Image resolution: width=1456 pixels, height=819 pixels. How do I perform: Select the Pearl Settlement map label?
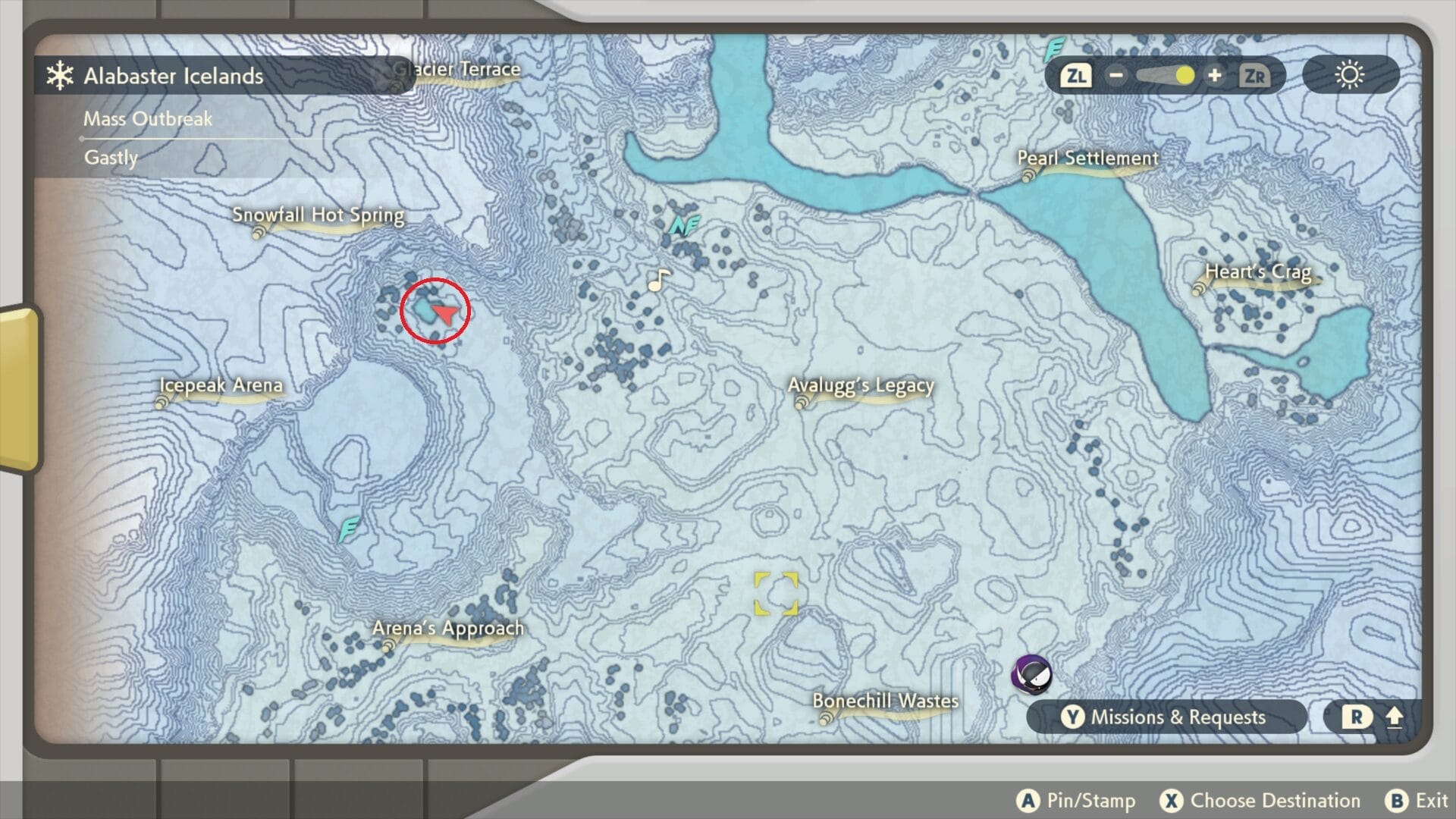pos(1087,158)
